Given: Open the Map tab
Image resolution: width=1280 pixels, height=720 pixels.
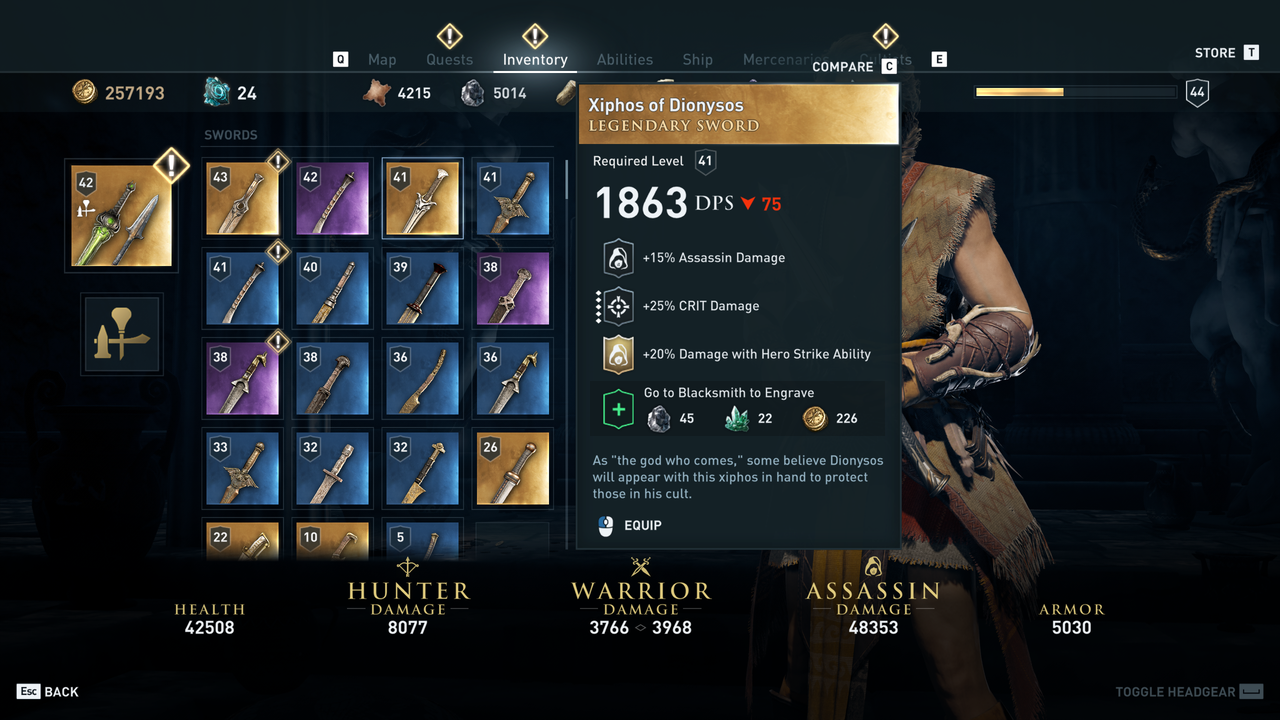Looking at the screenshot, I should [382, 59].
